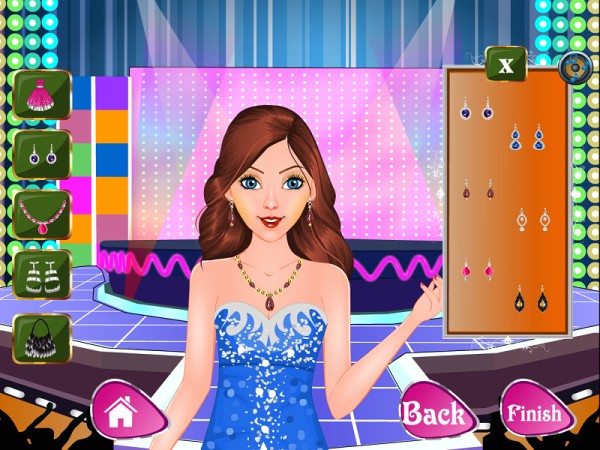
Task: Click the Back button
Action: 433,412
